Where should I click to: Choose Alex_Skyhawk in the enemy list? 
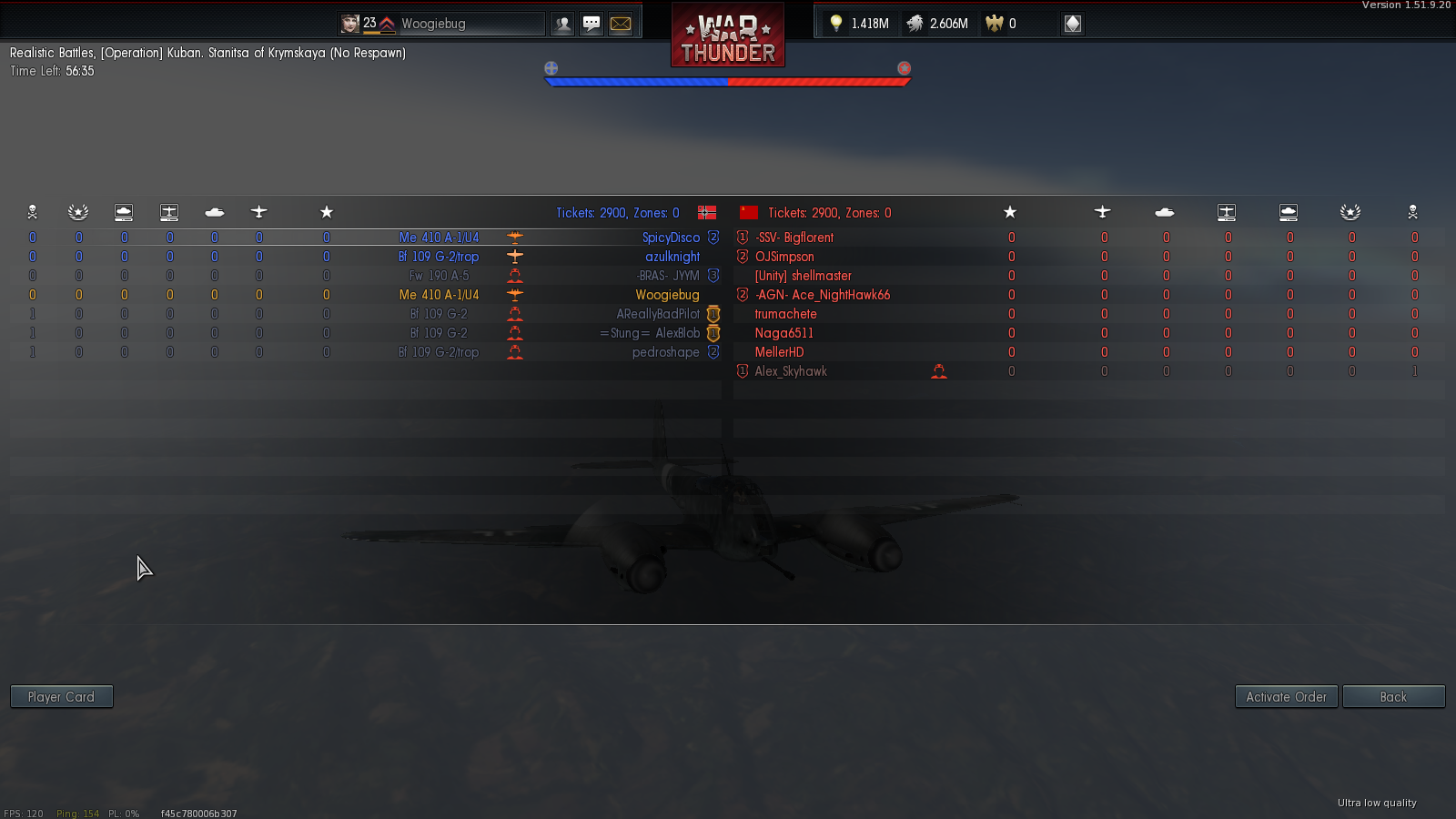791,371
